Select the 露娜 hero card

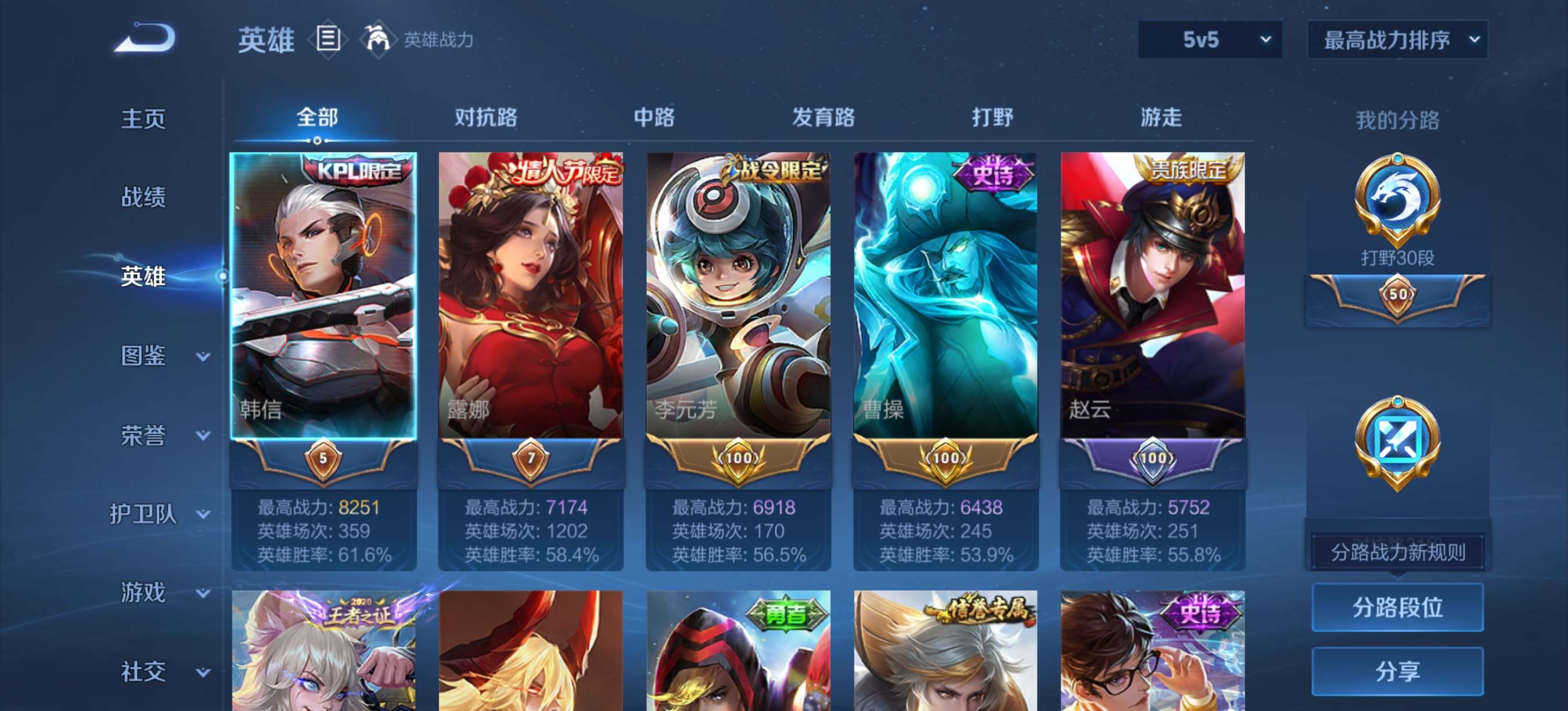(x=530, y=295)
